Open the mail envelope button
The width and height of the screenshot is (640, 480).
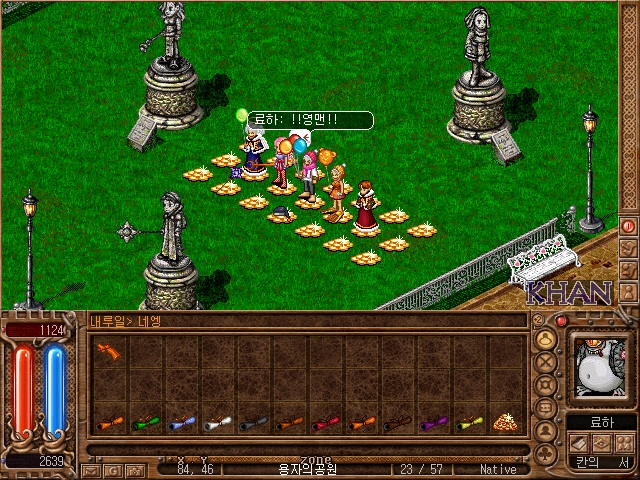click(92, 469)
